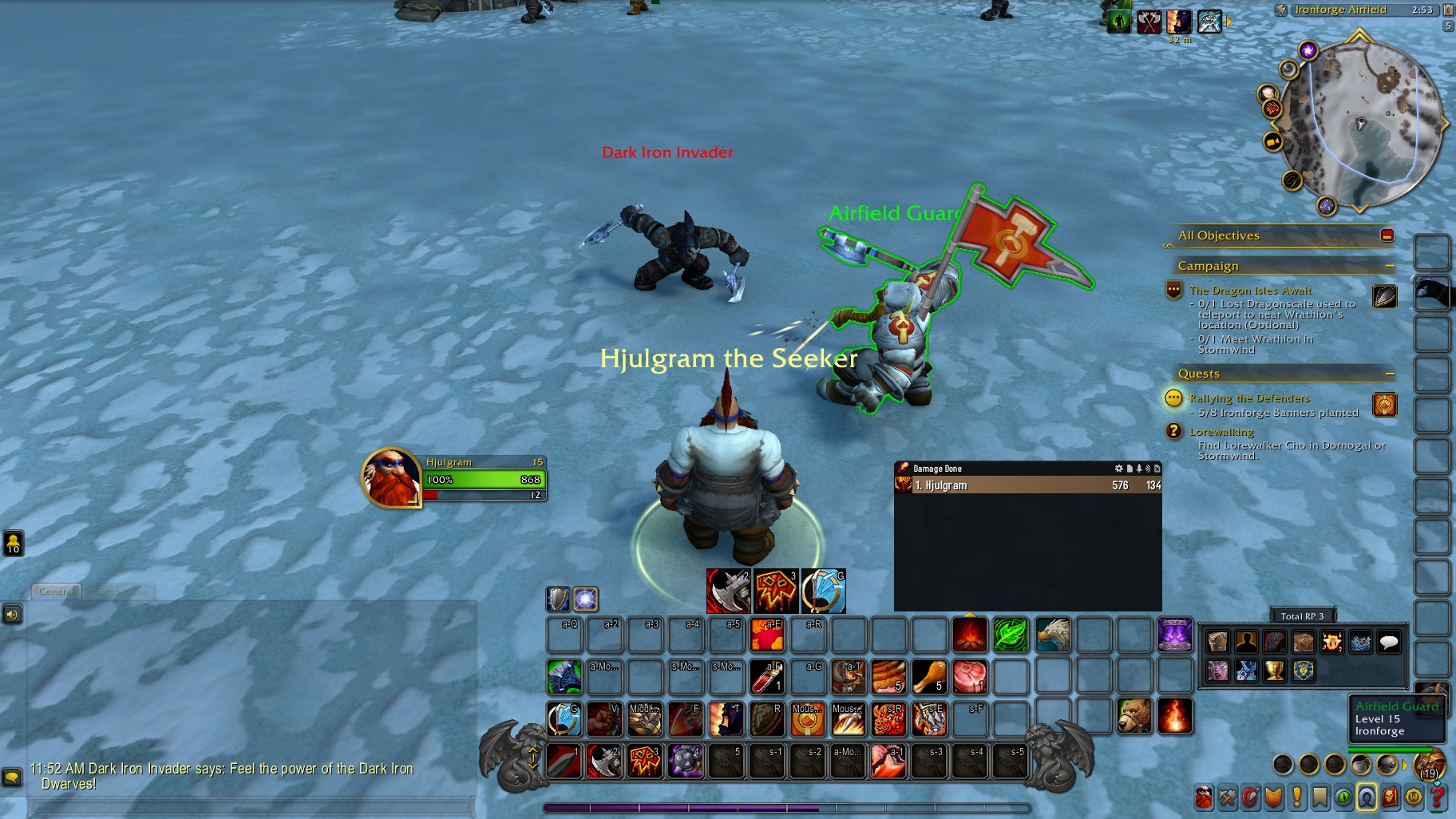This screenshot has width=1456, height=819.
Task: Use the Ironforge Banner quest item
Action: point(1385,405)
